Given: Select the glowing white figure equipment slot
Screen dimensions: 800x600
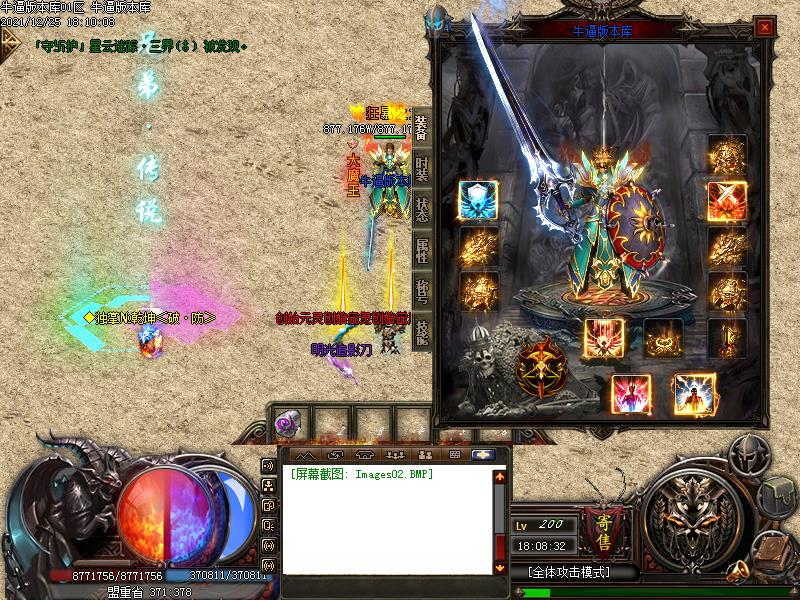Looking at the screenshot, I should click(693, 393).
